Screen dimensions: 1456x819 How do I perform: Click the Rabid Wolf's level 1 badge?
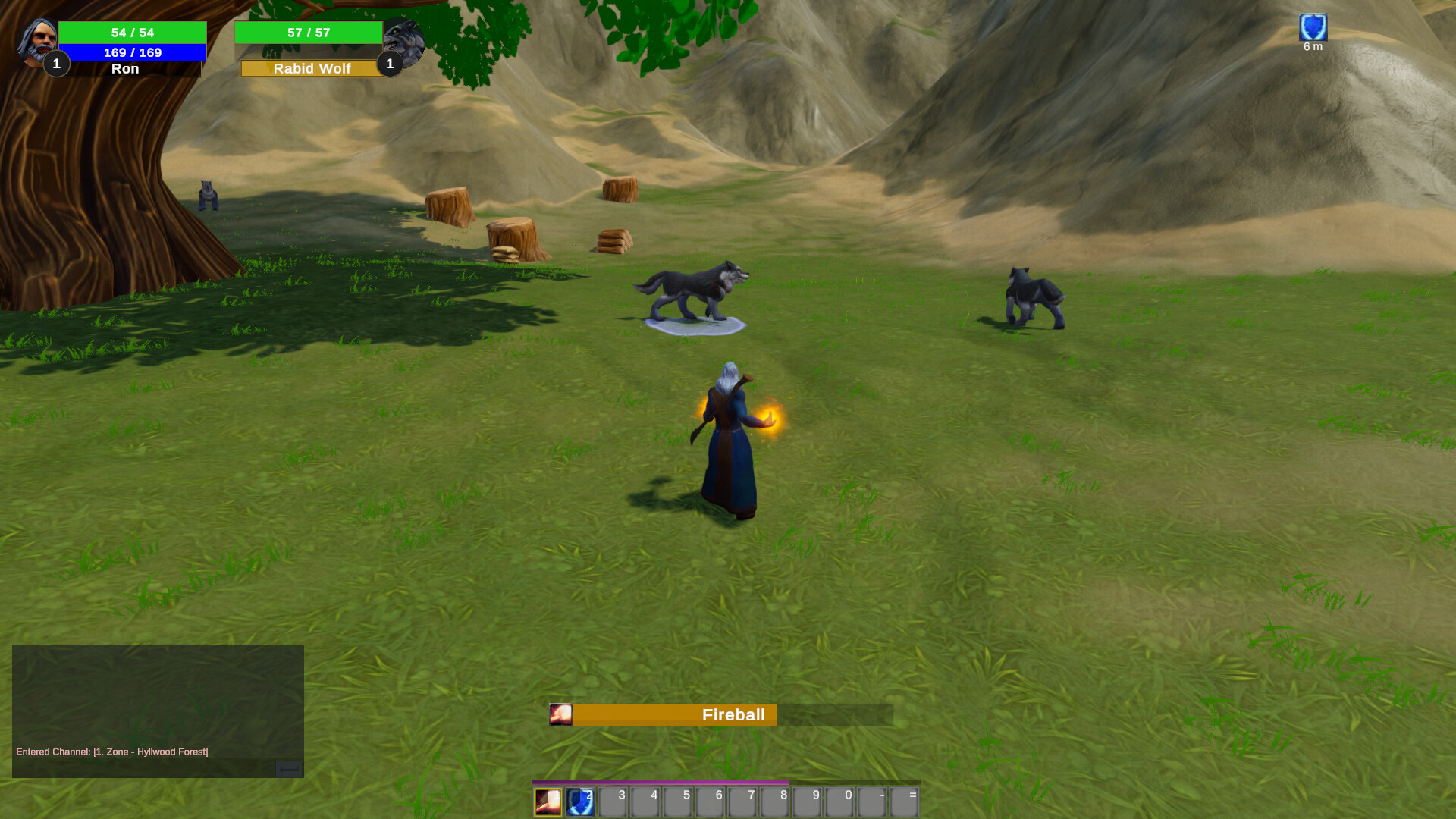(x=391, y=64)
